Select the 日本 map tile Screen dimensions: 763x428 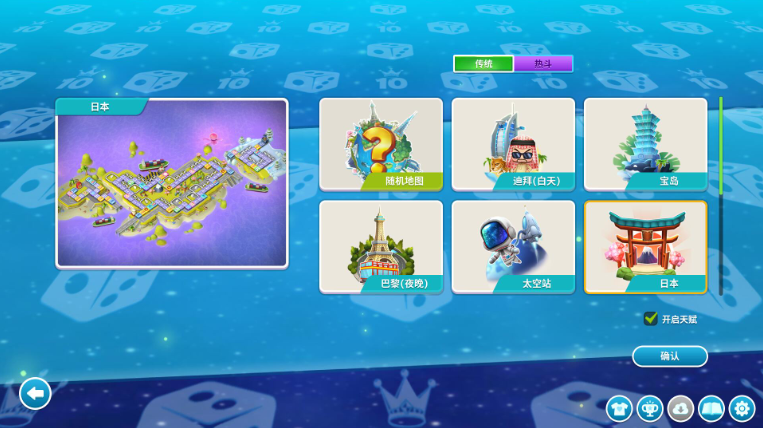(x=645, y=247)
